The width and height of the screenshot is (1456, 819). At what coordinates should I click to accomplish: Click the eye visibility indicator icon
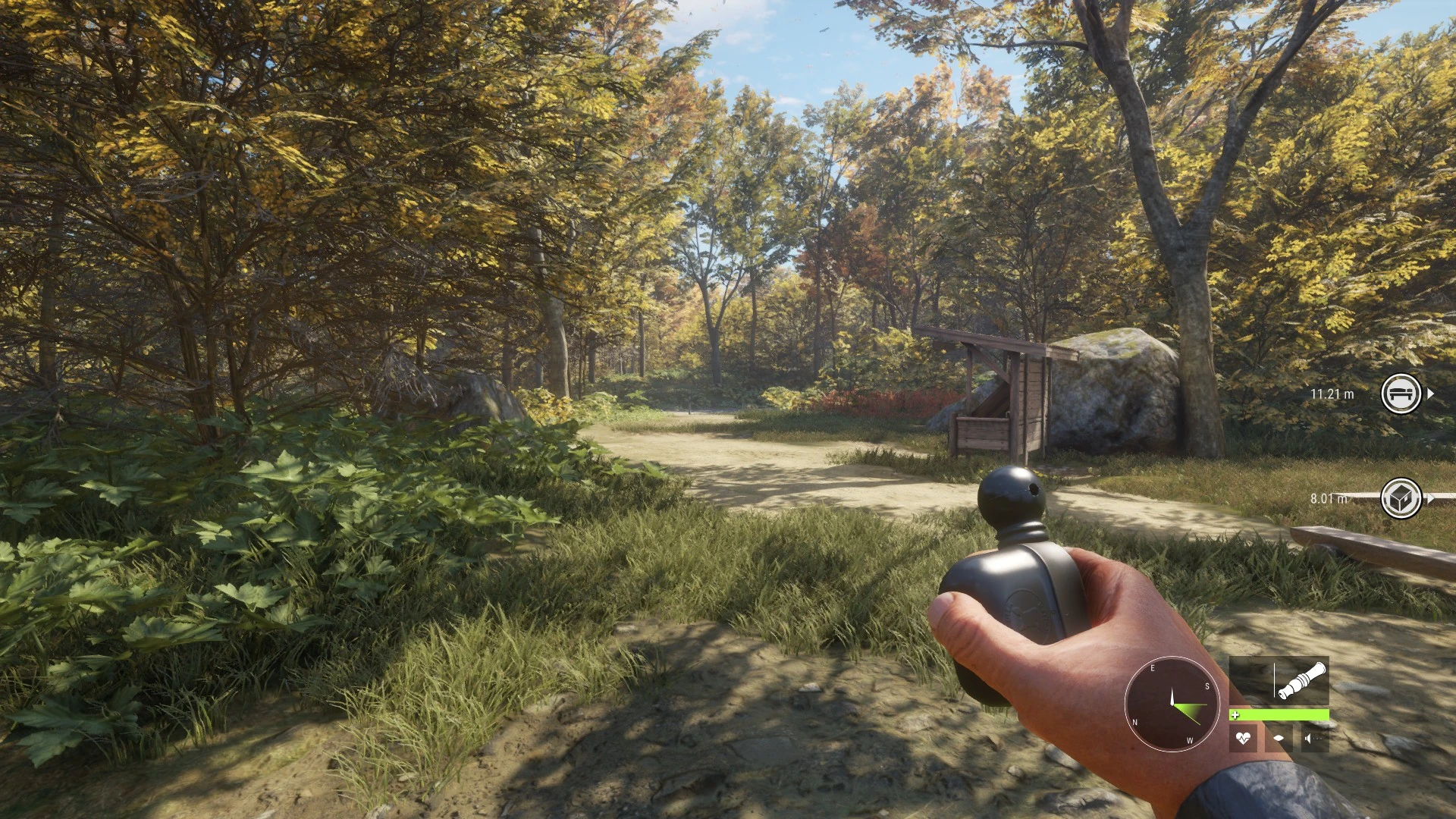coord(1279,738)
